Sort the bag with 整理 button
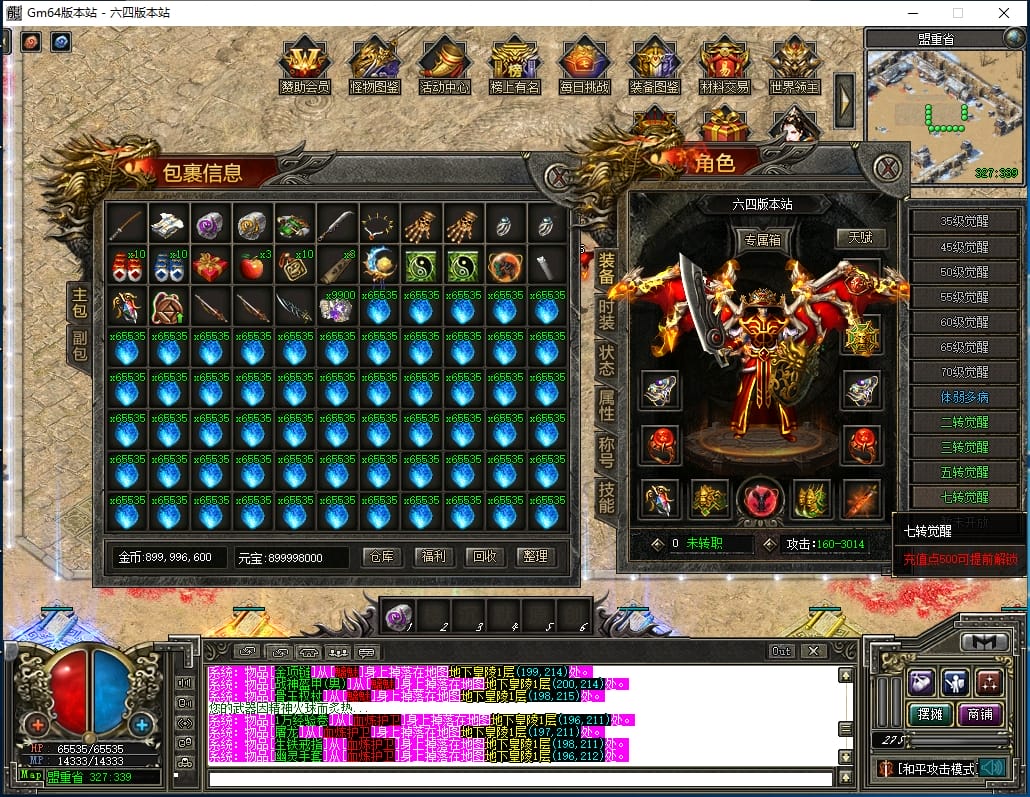Viewport: 1030px width, 797px height. click(536, 557)
